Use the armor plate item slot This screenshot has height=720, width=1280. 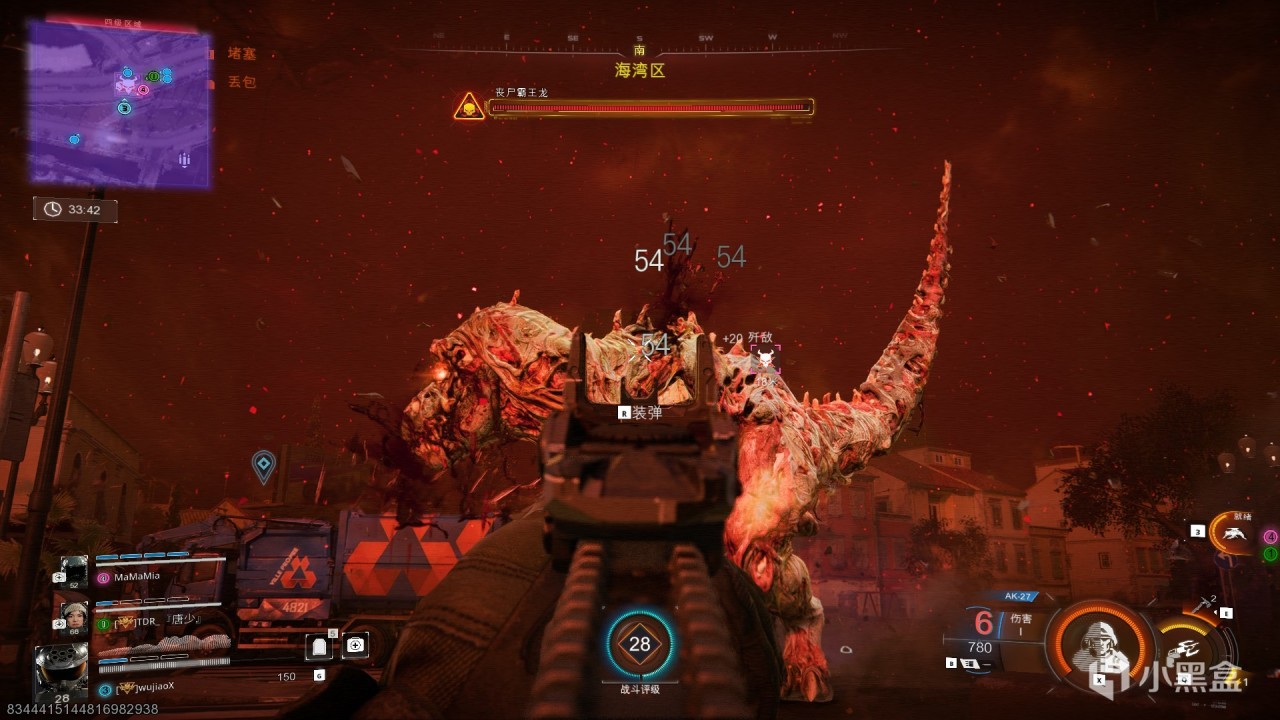pos(319,646)
